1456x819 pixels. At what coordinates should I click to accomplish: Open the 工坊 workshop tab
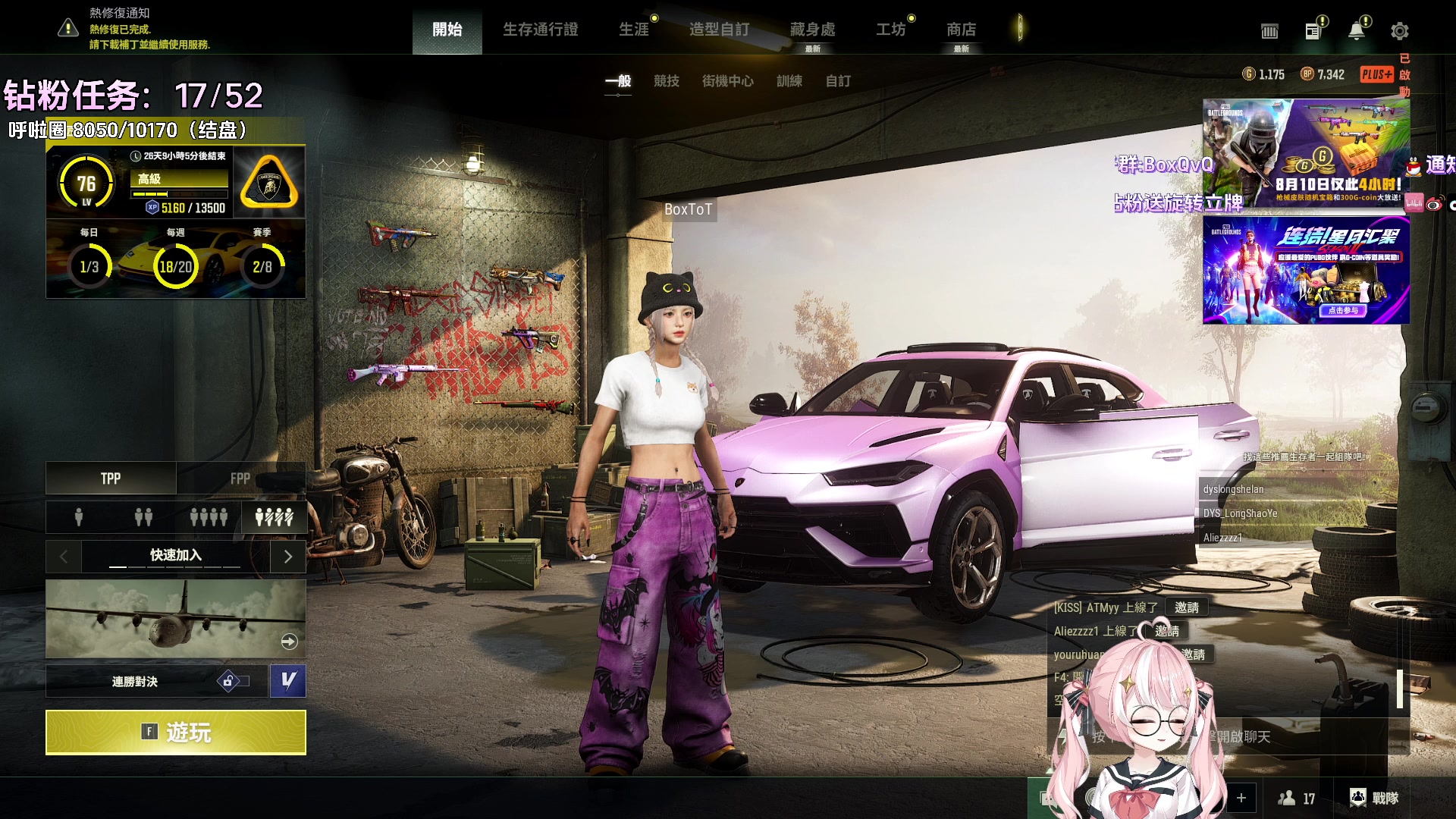pyautogui.click(x=891, y=30)
